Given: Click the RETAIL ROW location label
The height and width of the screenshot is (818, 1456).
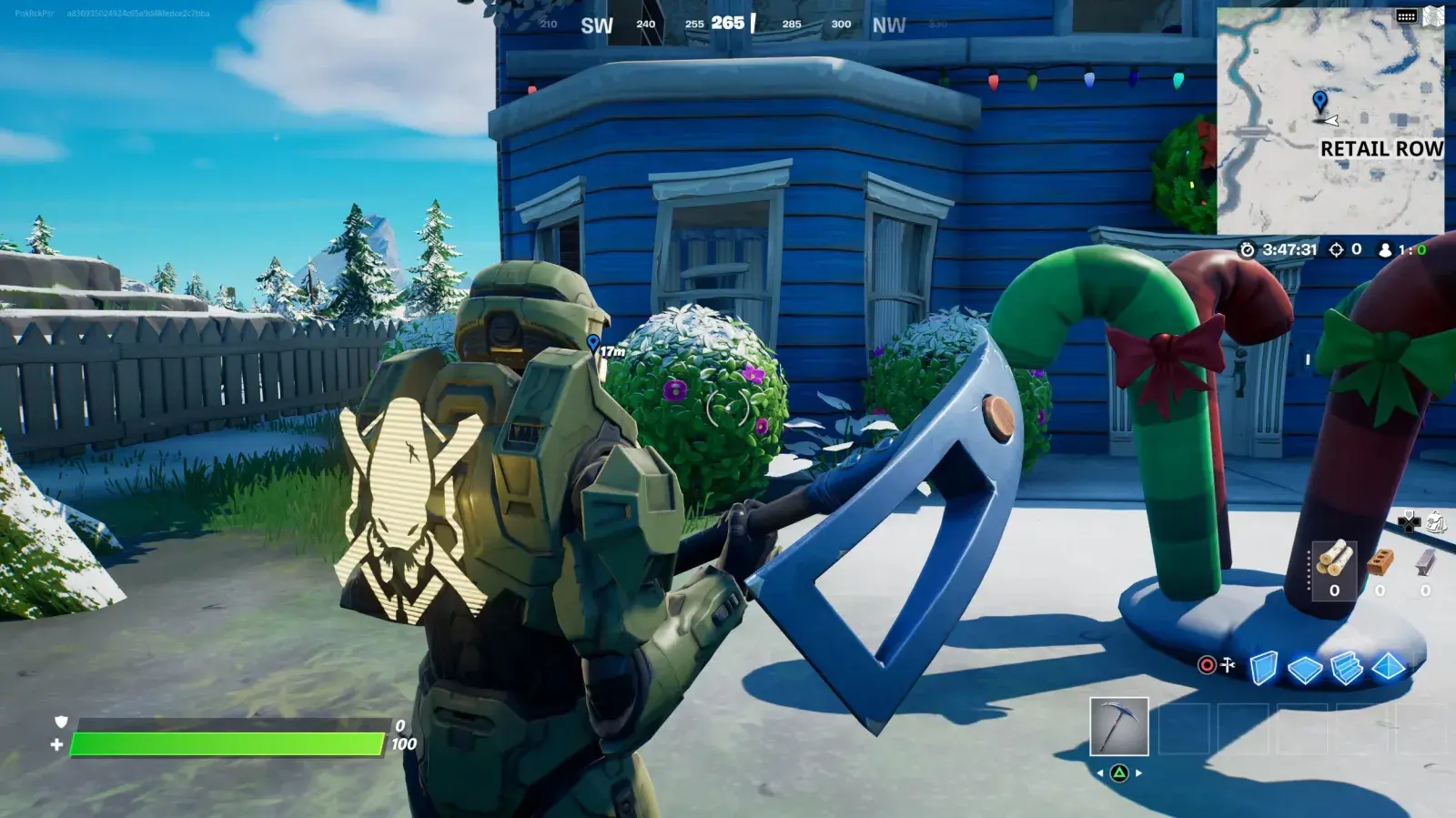Looking at the screenshot, I should 1382,149.
